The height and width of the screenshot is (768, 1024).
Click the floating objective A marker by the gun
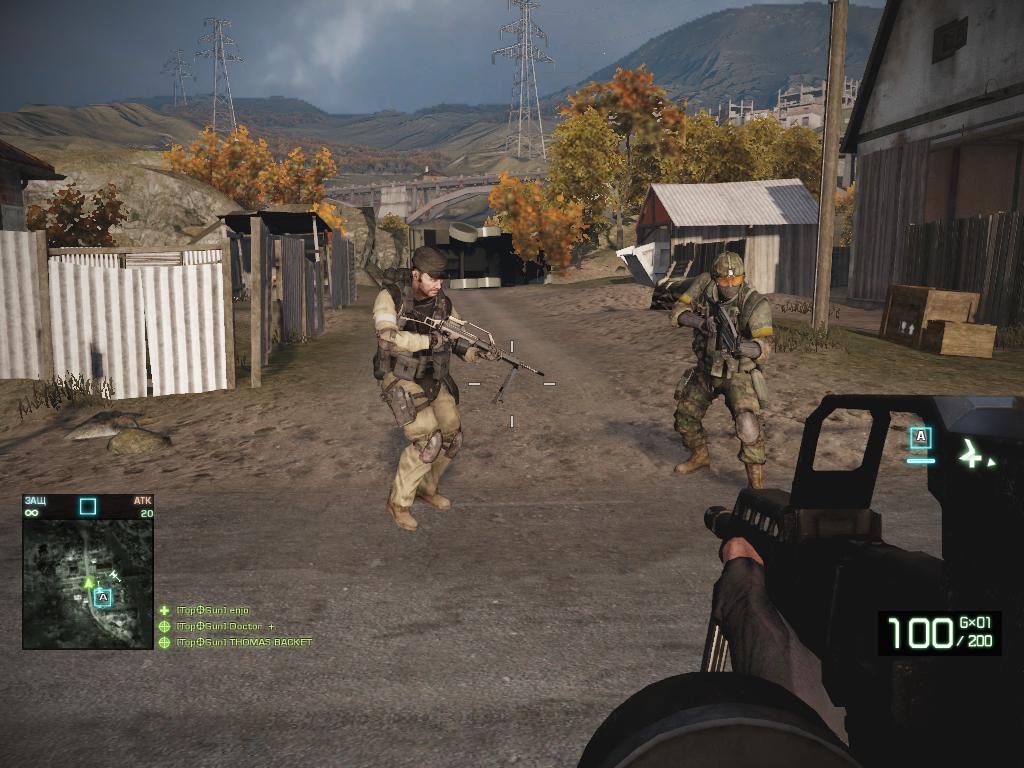[x=920, y=437]
